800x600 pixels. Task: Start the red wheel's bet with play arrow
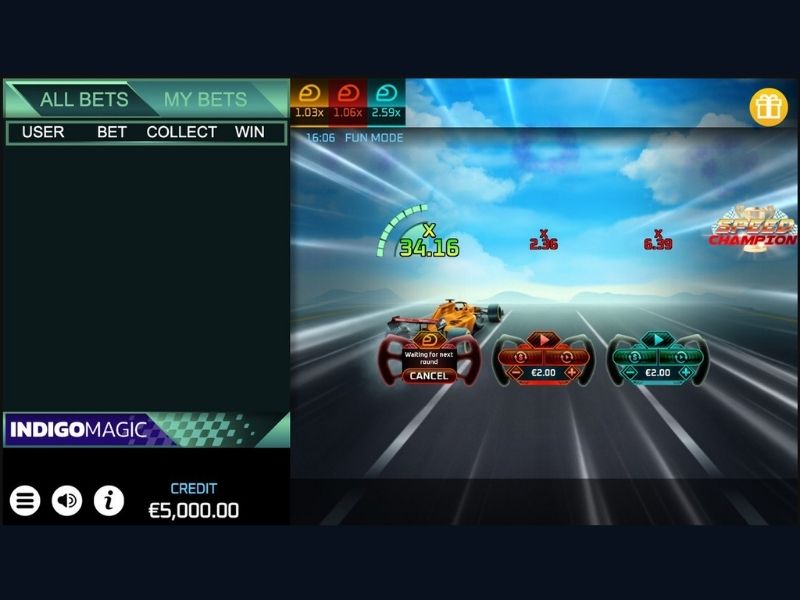543,340
